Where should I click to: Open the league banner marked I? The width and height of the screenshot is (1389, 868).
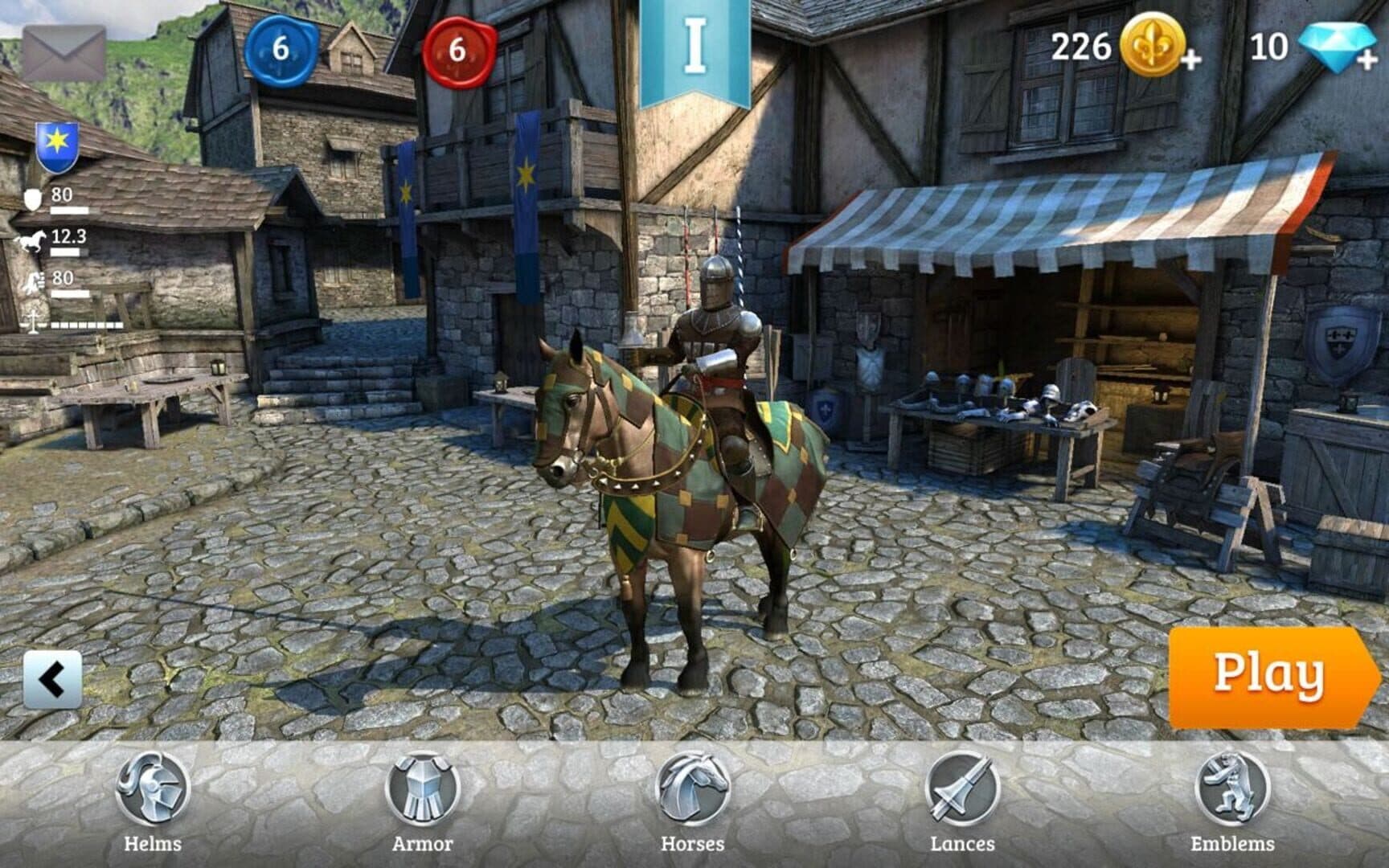694,50
